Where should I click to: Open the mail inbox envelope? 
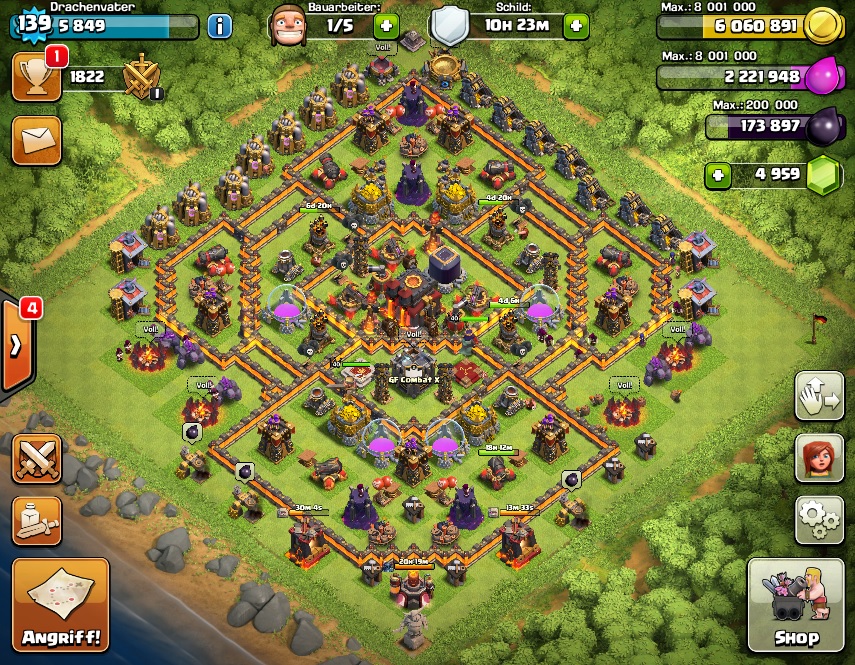37,140
